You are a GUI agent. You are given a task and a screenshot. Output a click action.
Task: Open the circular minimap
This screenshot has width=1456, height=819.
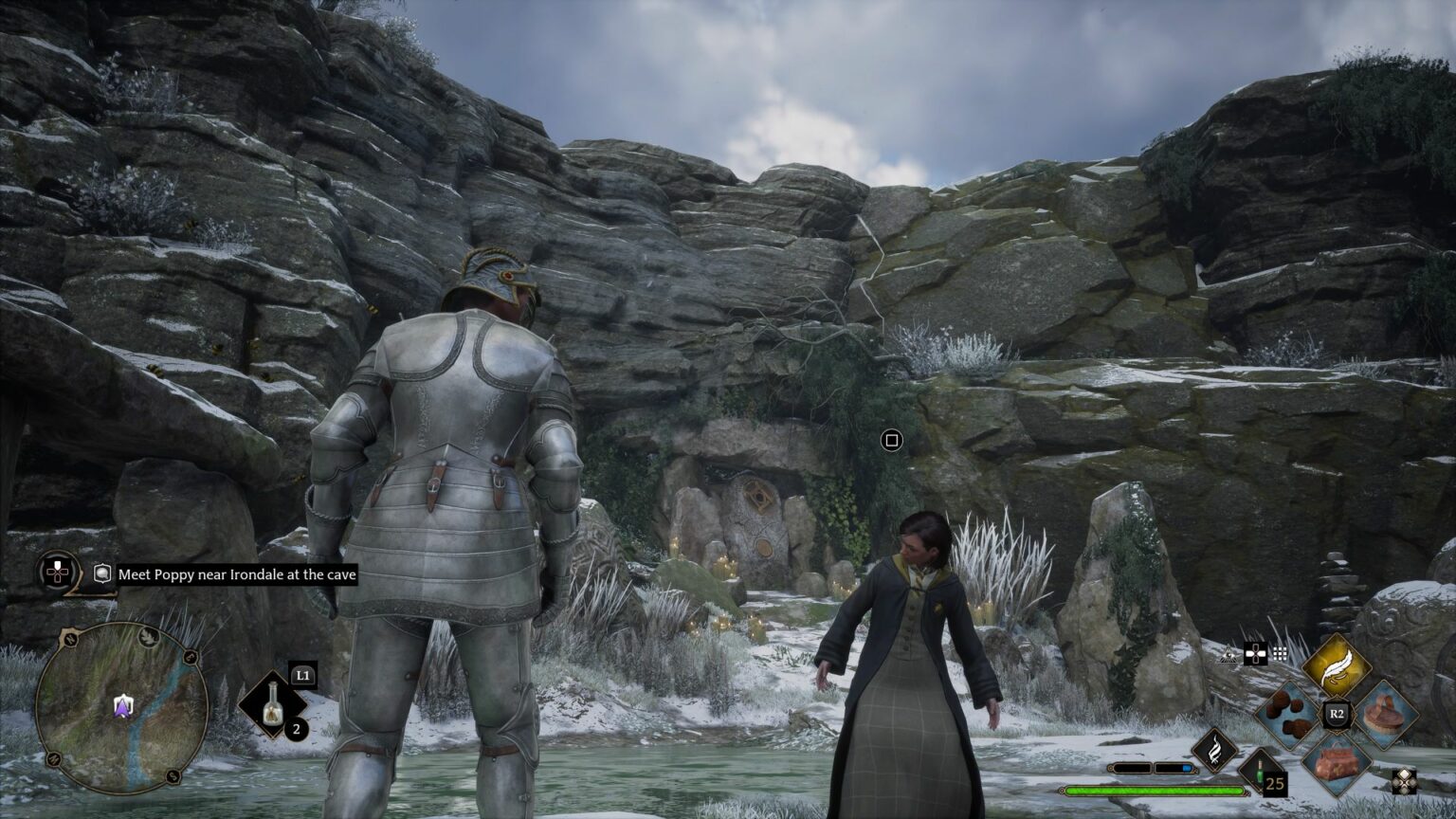point(122,707)
